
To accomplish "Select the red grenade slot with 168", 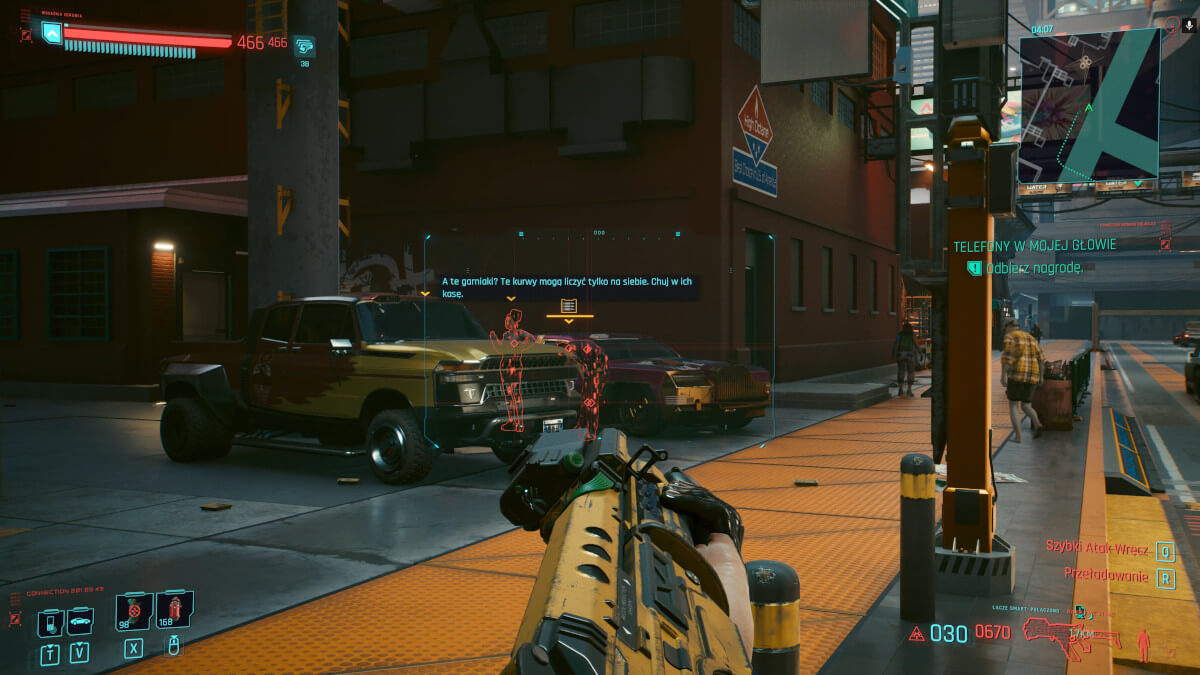I will click(174, 609).
